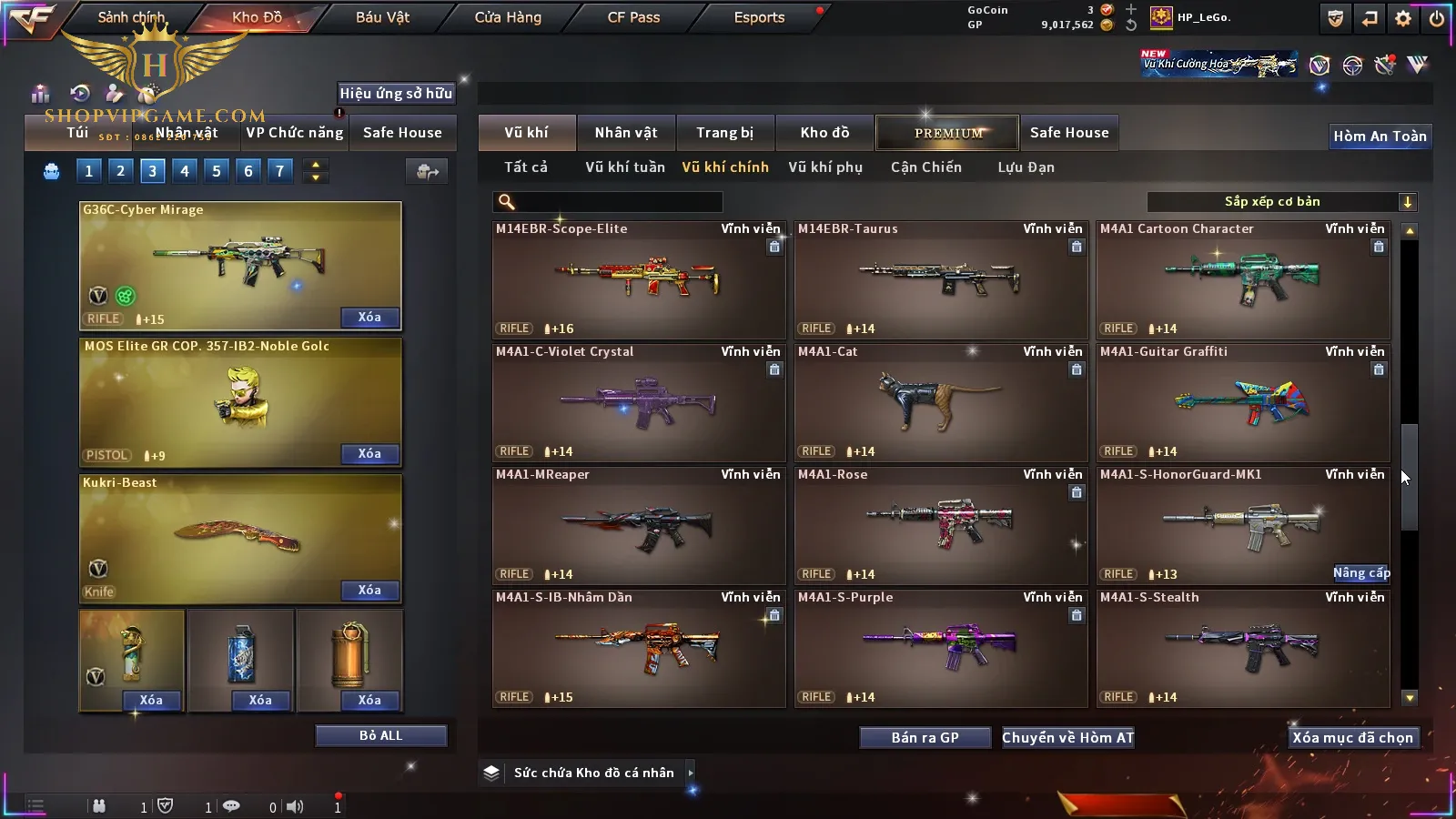
Task: Open the CF Pass page
Action: (633, 17)
